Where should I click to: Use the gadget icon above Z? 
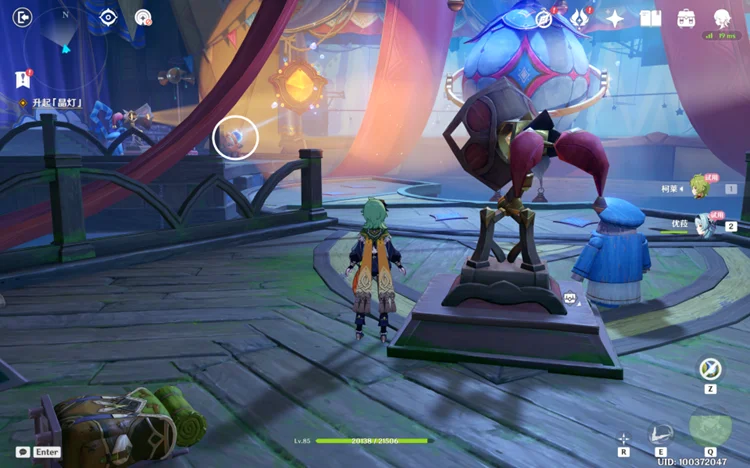[710, 369]
